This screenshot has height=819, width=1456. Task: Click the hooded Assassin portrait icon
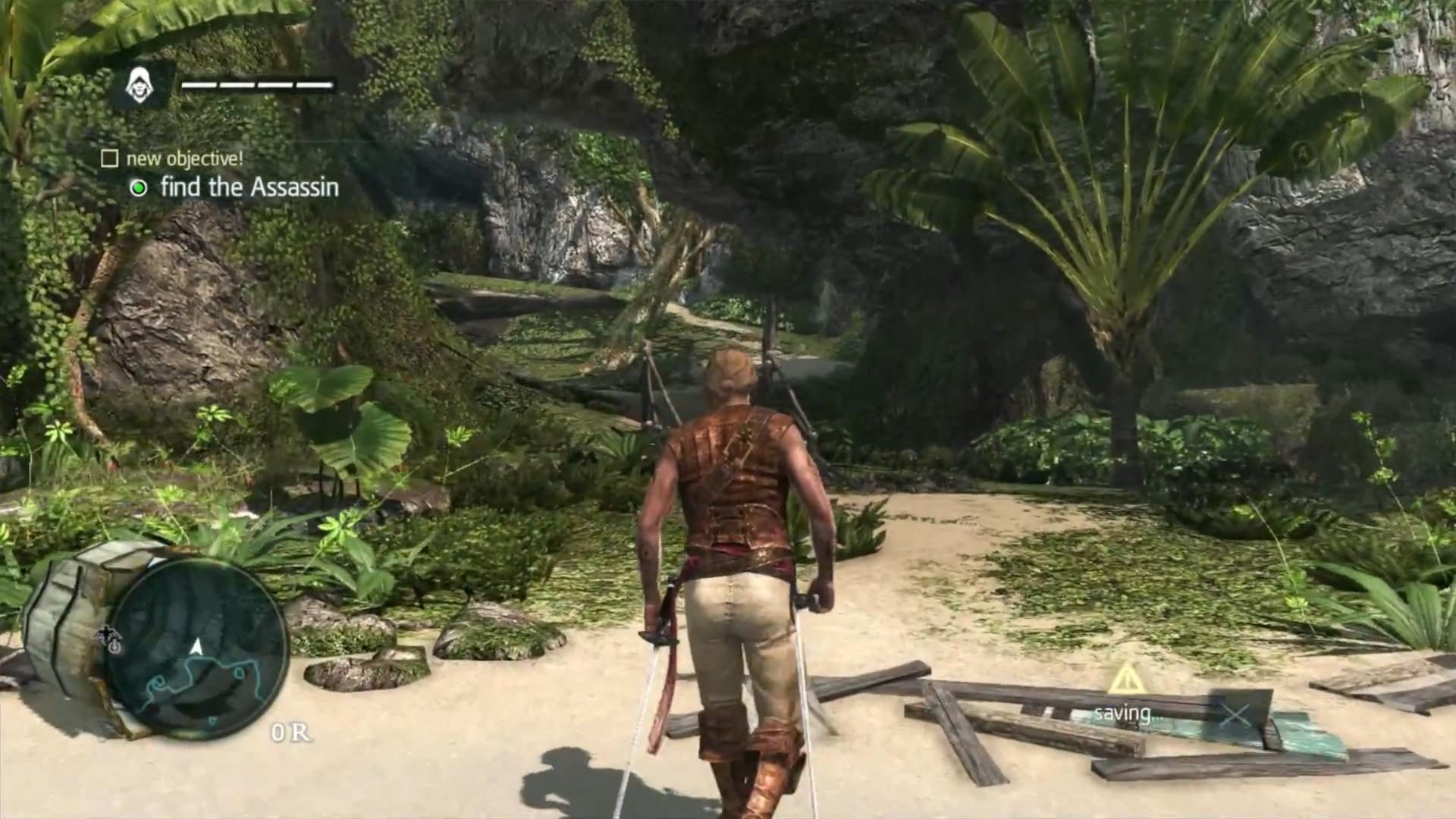tap(141, 86)
